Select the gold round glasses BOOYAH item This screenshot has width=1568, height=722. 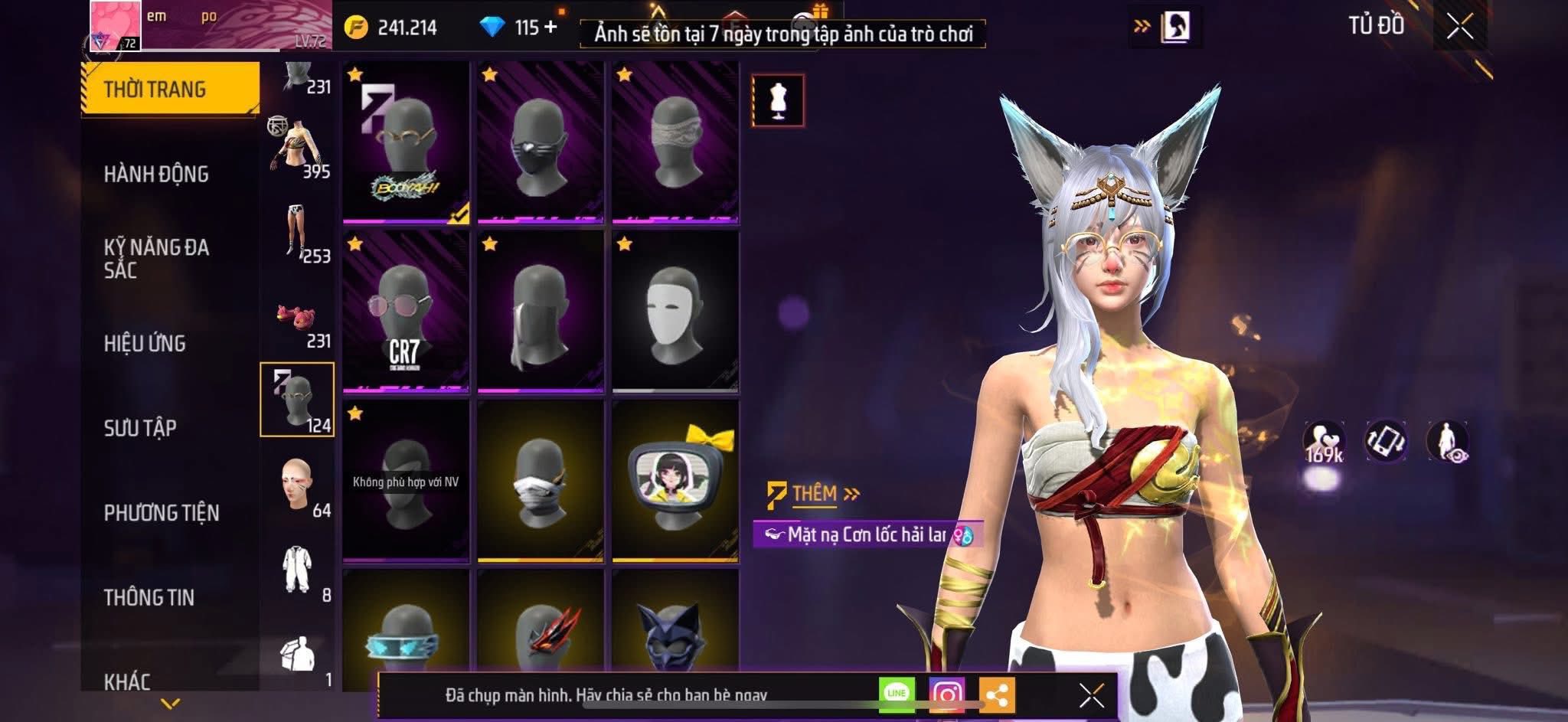click(x=406, y=142)
